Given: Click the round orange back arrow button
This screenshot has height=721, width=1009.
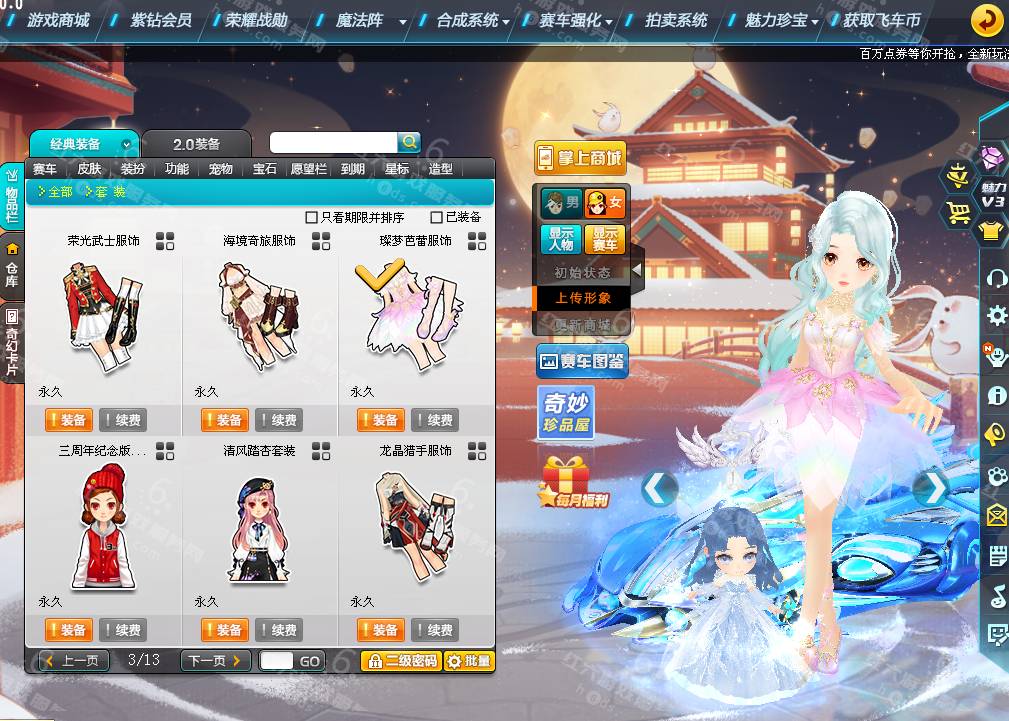Looking at the screenshot, I should point(987,19).
